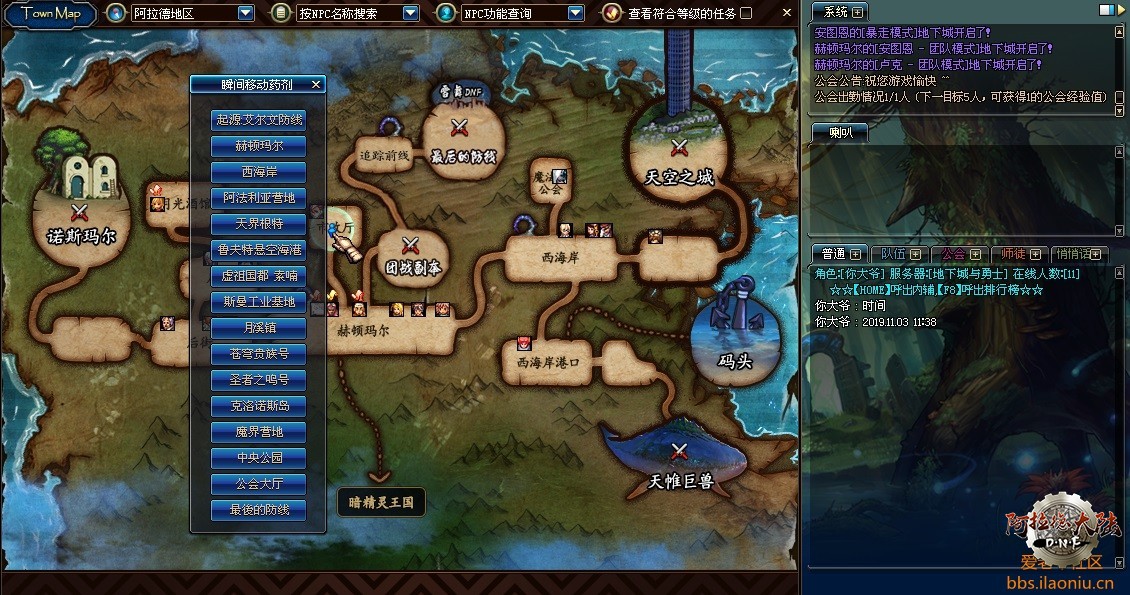Toggle the 查看符合等级的任务 checkbox
This screenshot has width=1130, height=595.
pyautogui.click(x=746, y=13)
